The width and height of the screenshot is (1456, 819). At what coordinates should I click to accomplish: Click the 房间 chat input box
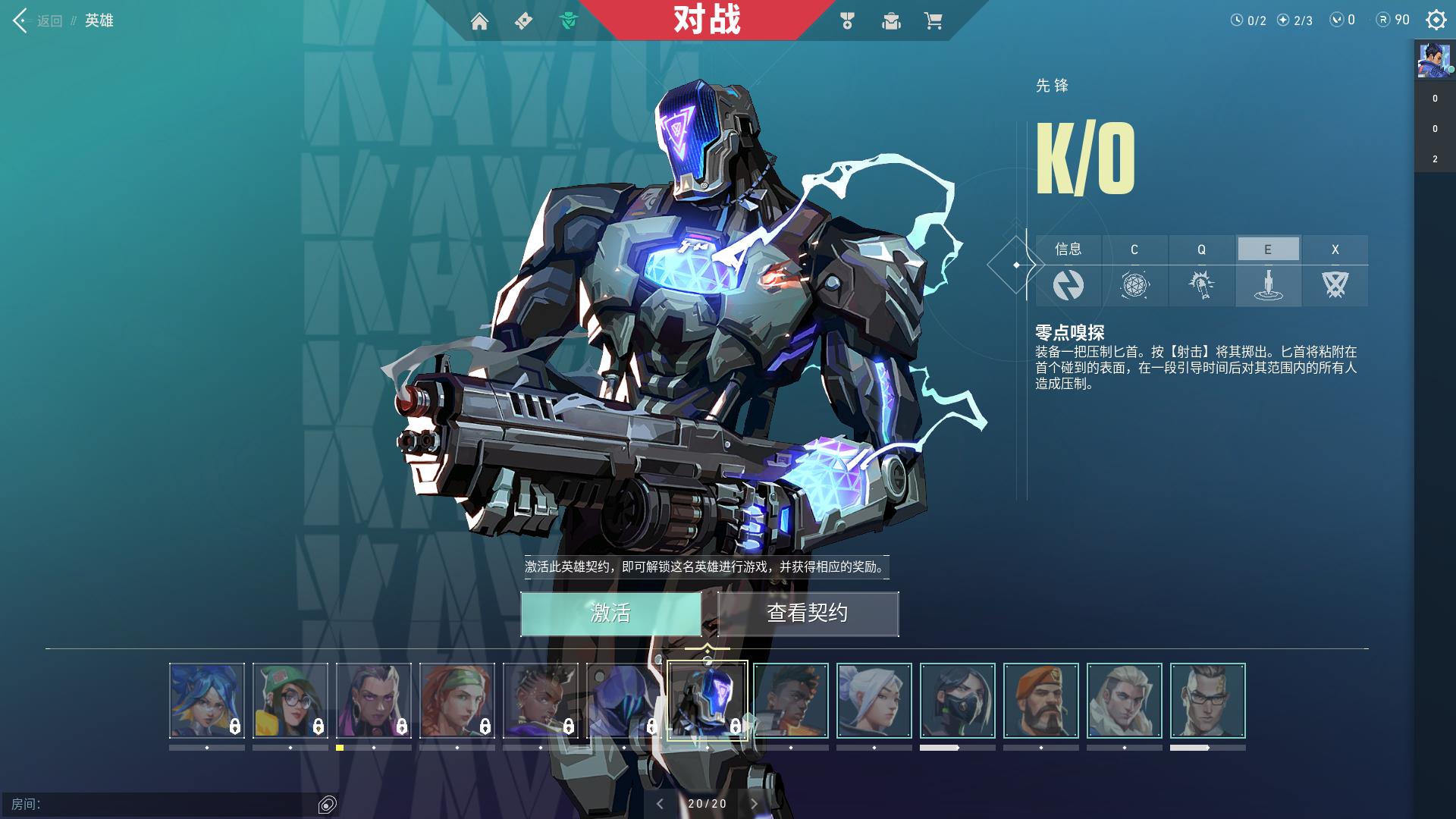[174, 804]
